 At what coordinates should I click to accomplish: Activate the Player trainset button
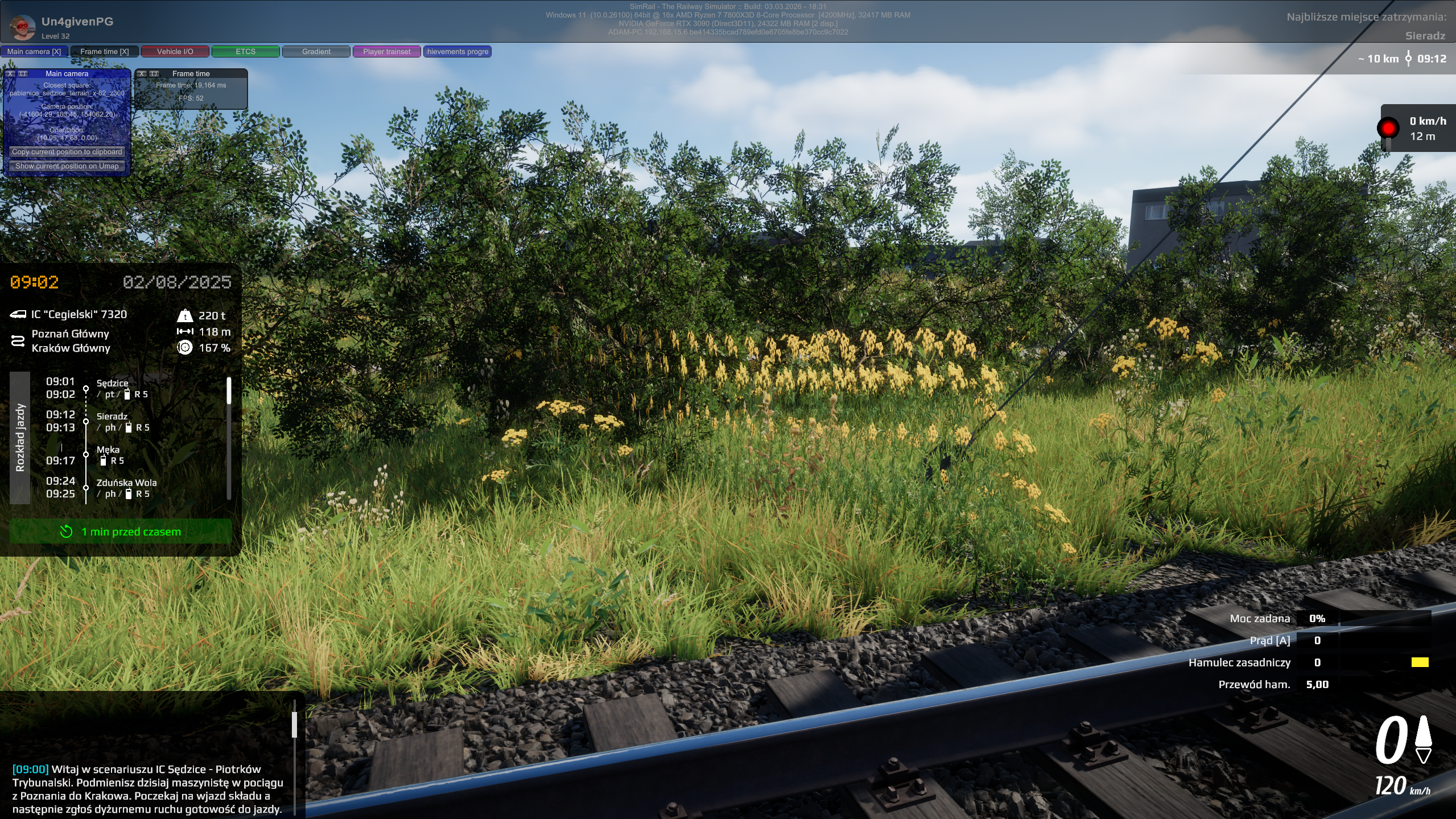pos(387,51)
